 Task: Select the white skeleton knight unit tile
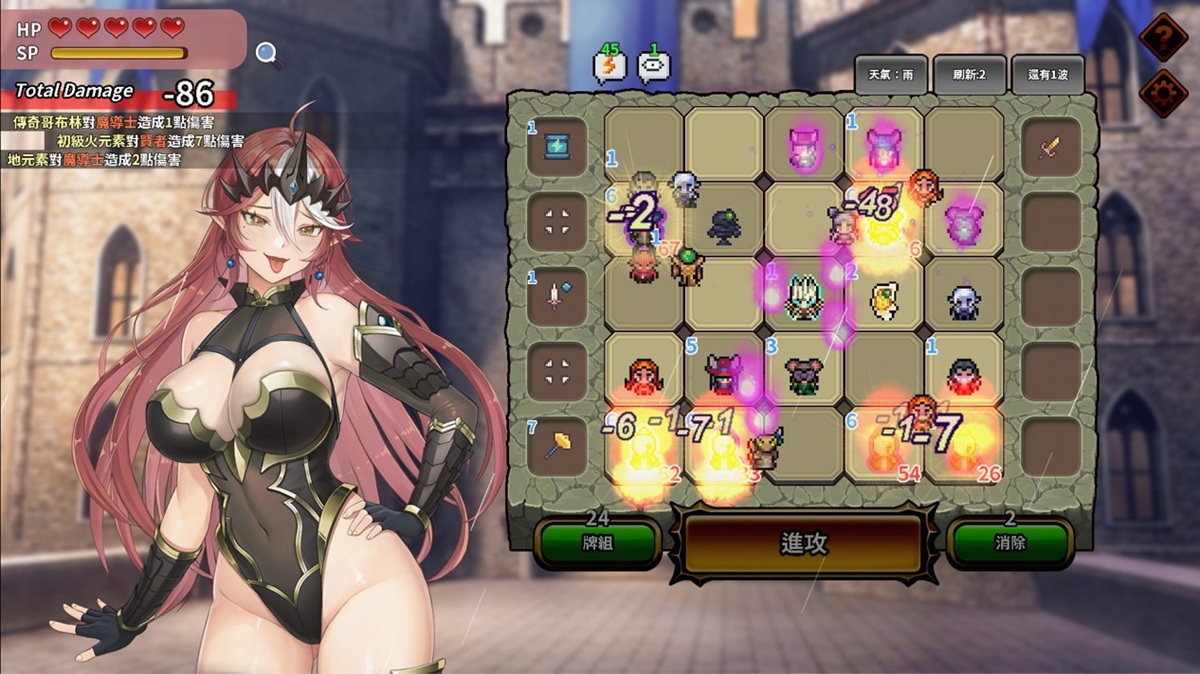tap(804, 297)
